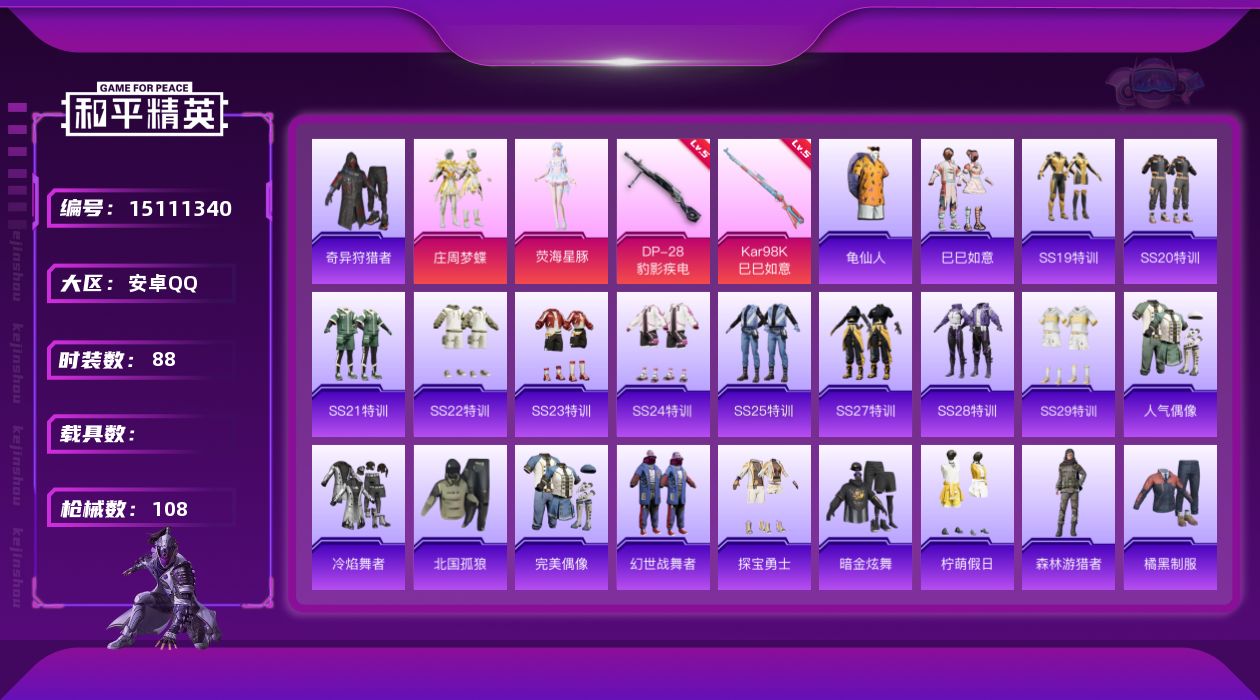Choose the 北国孤狼 outfit card
Screen dimensions: 1260x700
tap(460, 517)
